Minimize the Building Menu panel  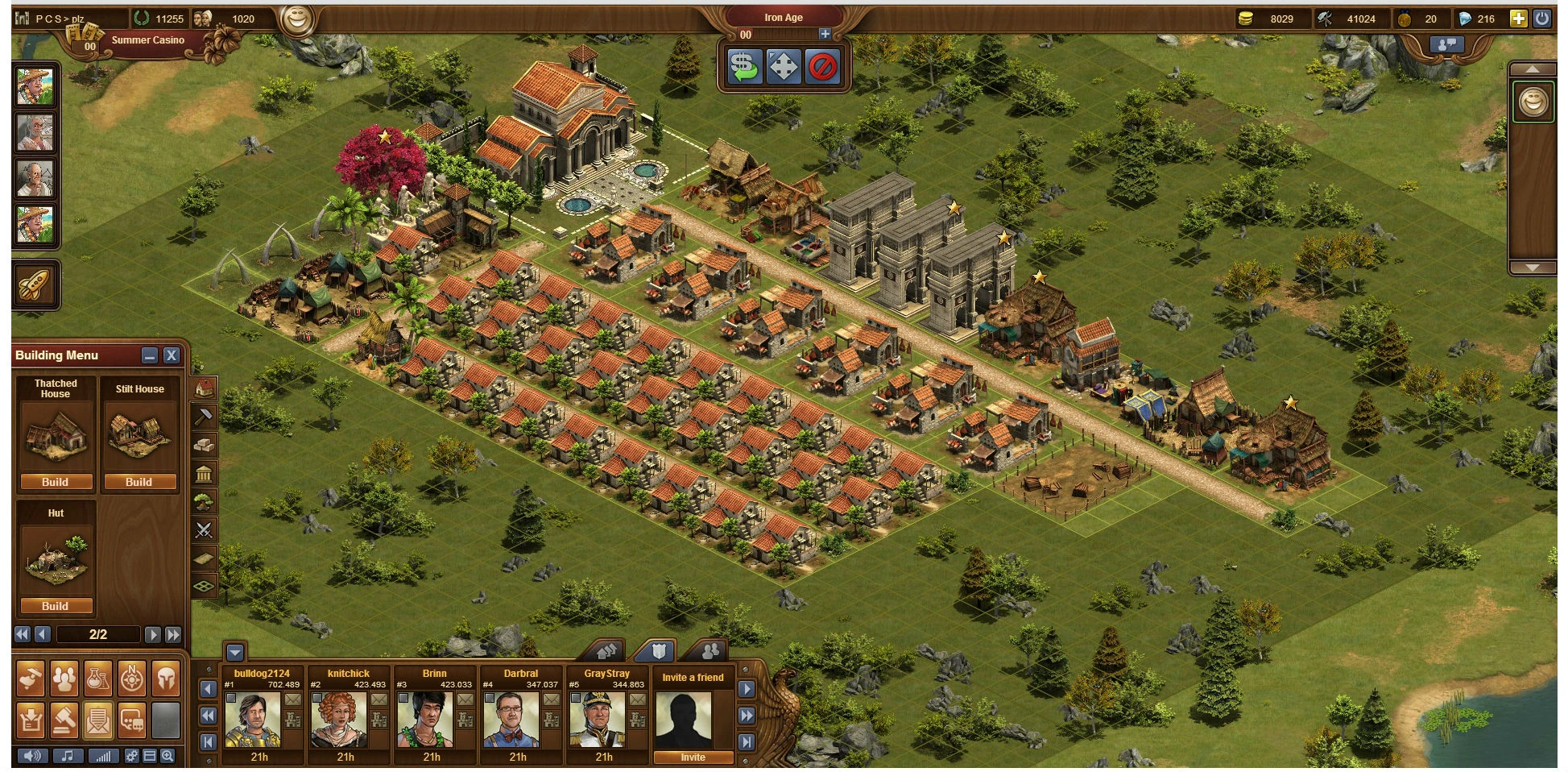(150, 355)
